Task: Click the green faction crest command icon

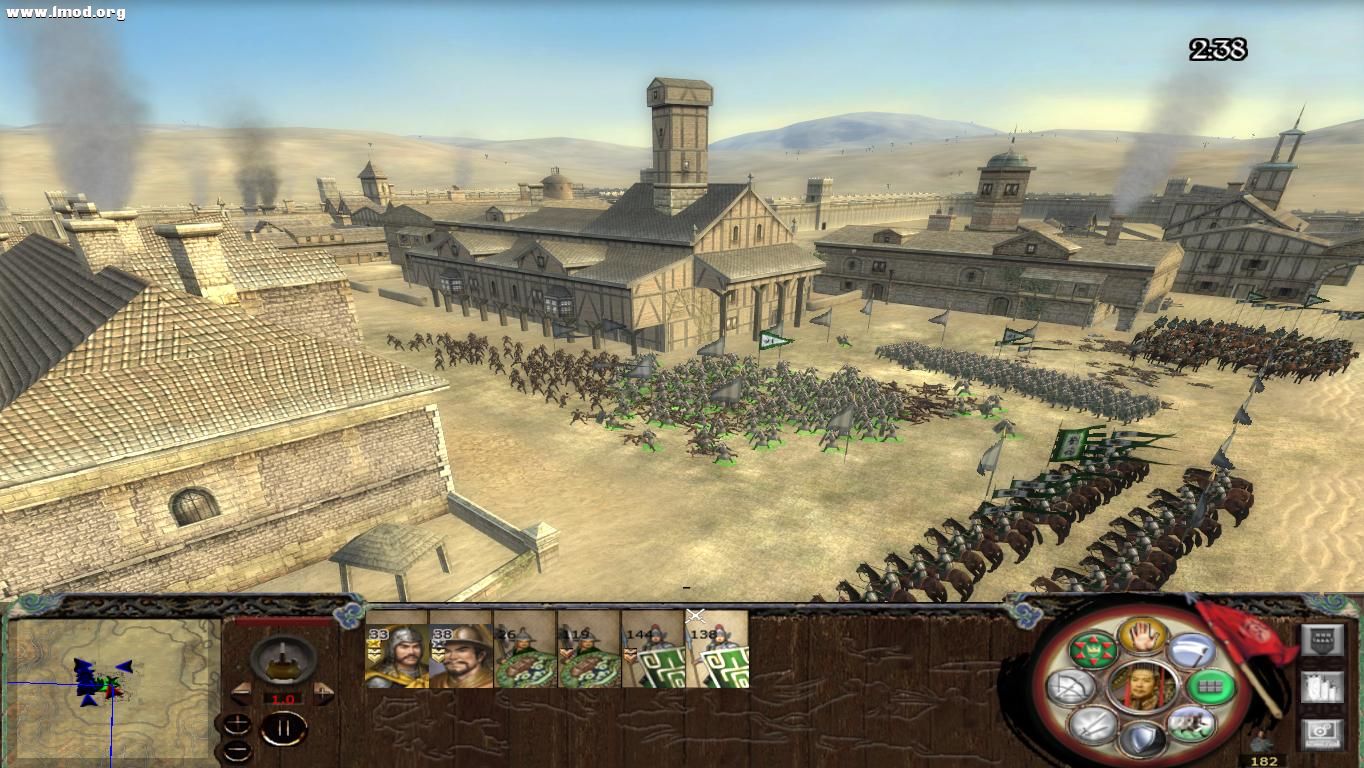Action: (1093, 649)
